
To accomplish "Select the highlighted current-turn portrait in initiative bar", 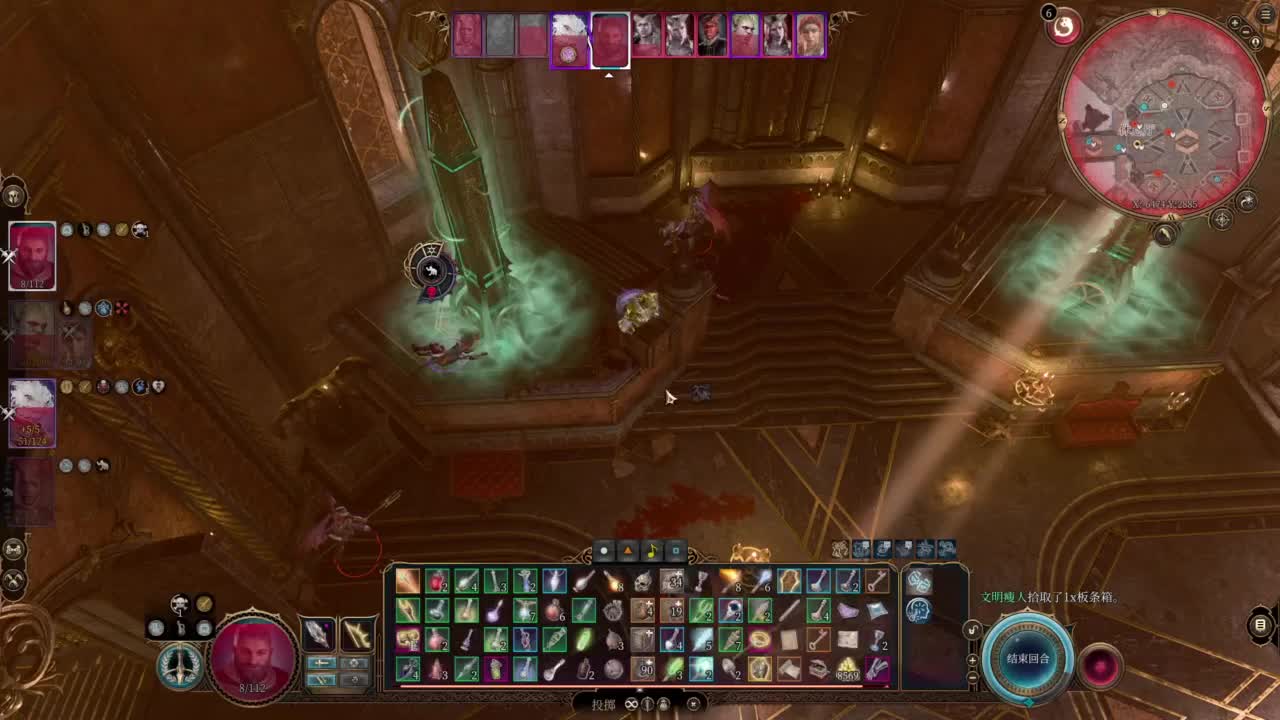I will [x=609, y=40].
